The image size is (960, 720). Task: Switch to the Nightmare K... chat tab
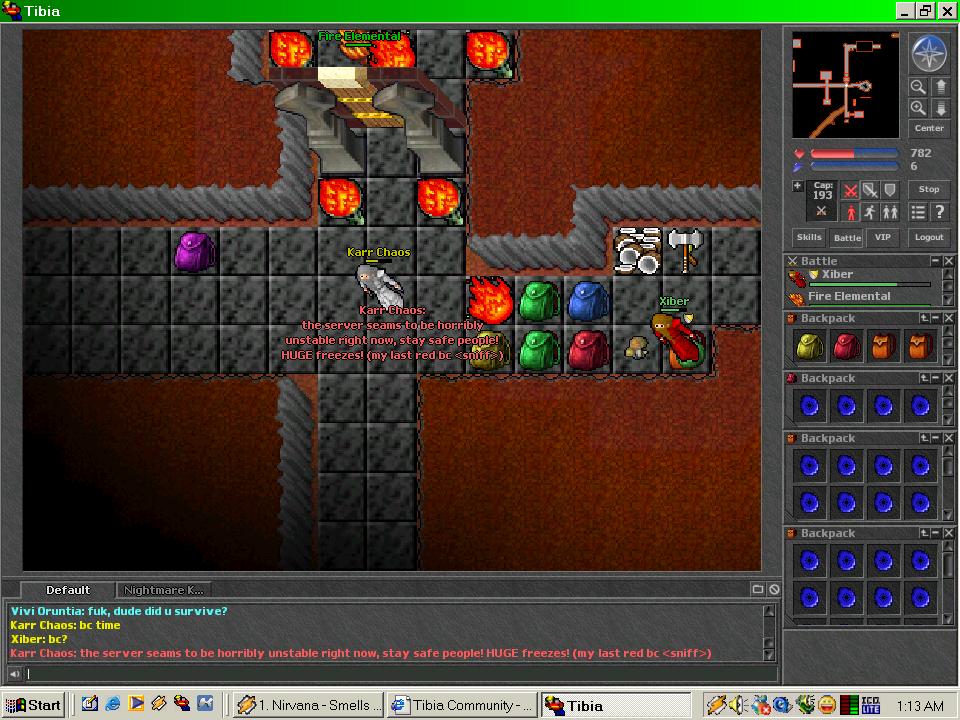pos(164,590)
